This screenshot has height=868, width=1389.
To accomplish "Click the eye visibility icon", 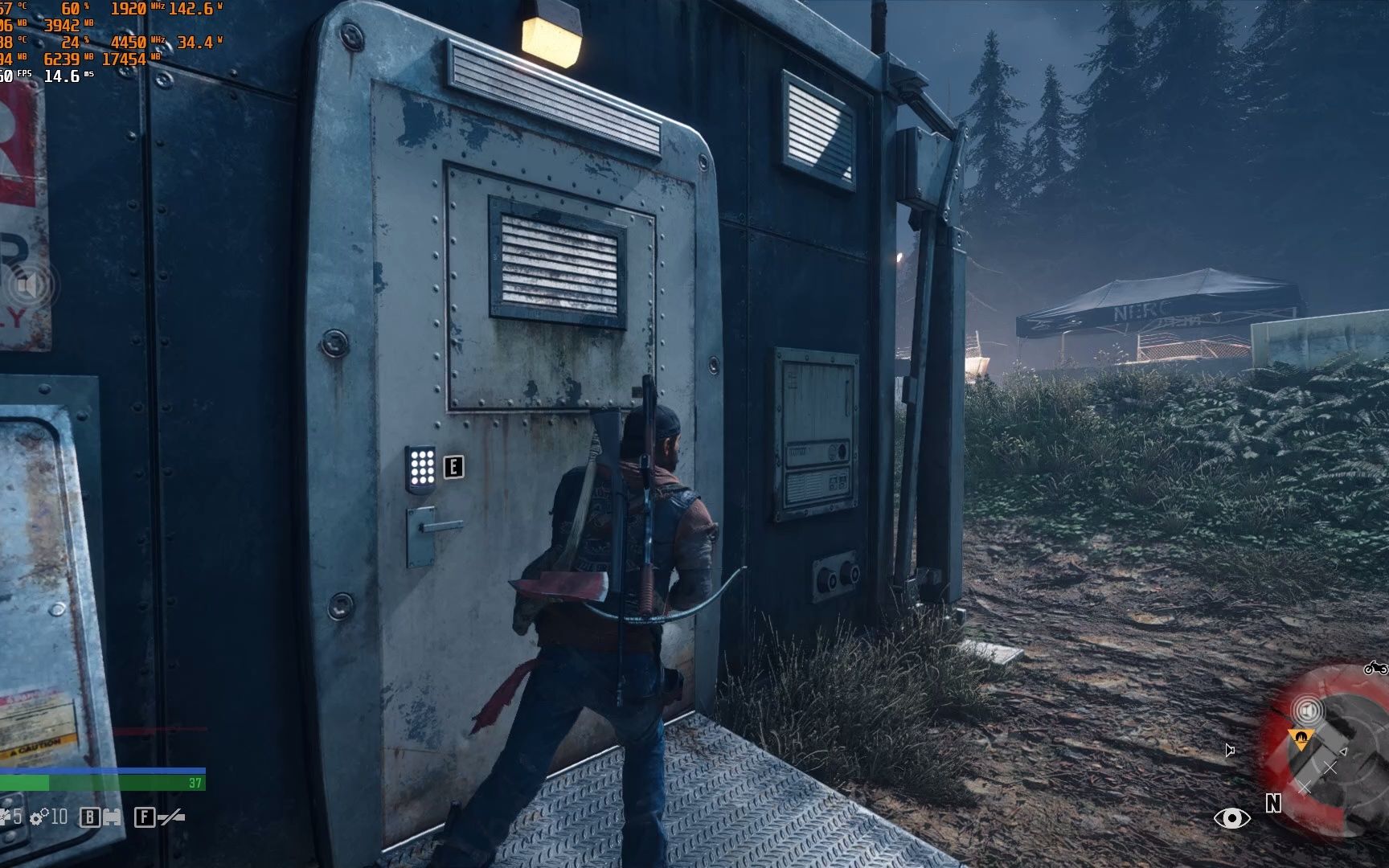I will 1231,818.
